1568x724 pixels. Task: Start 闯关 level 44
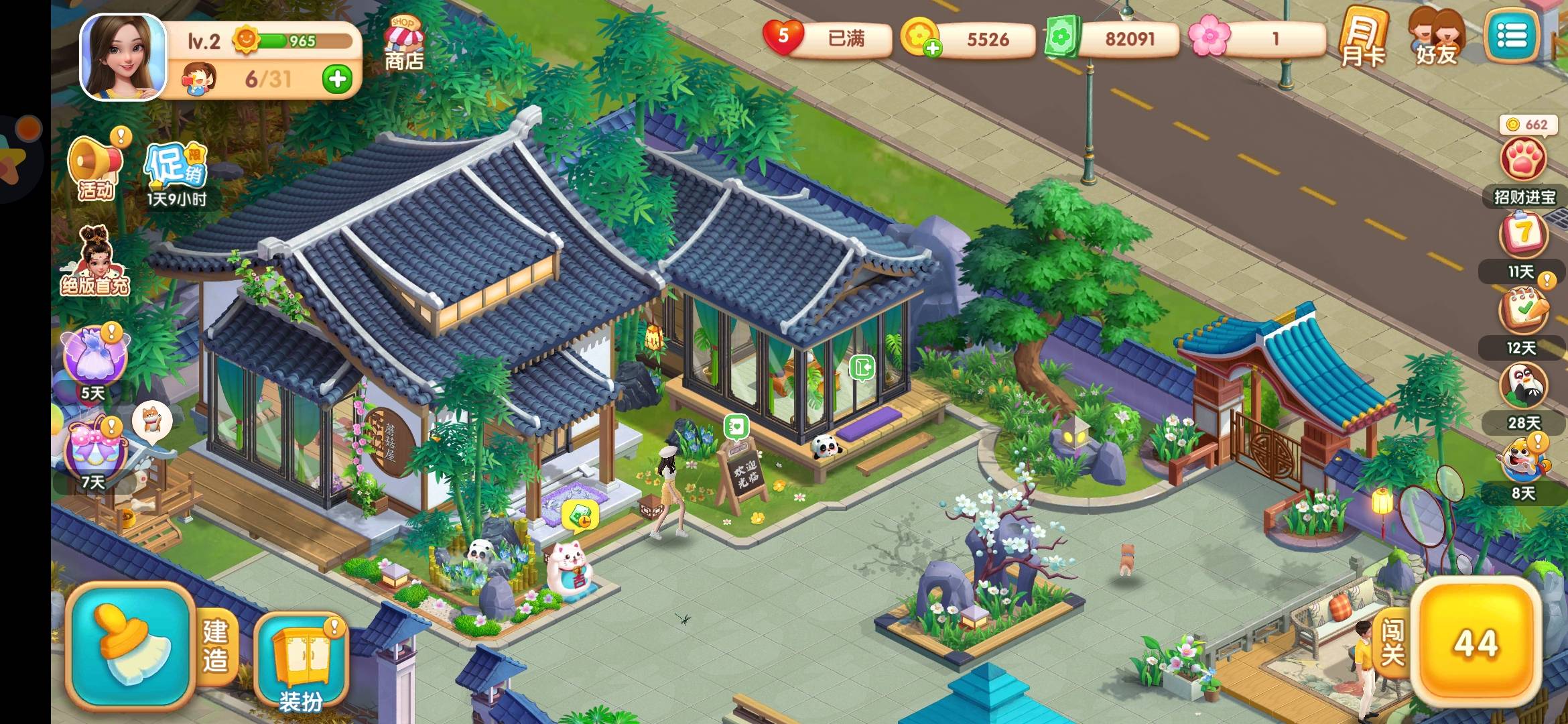[1474, 644]
